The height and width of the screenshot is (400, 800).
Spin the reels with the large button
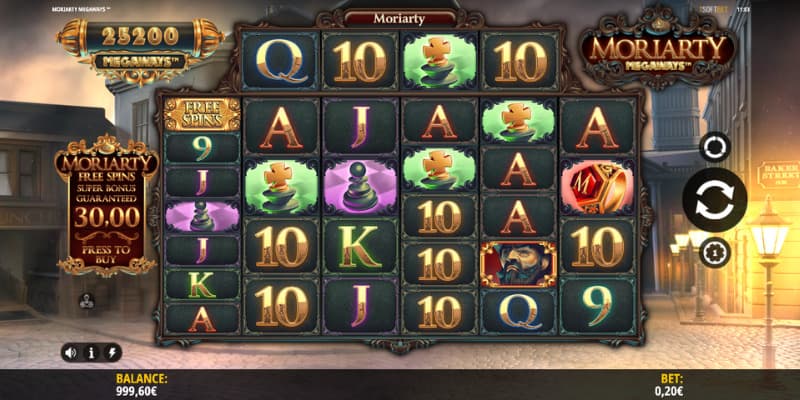pyautogui.click(x=714, y=200)
